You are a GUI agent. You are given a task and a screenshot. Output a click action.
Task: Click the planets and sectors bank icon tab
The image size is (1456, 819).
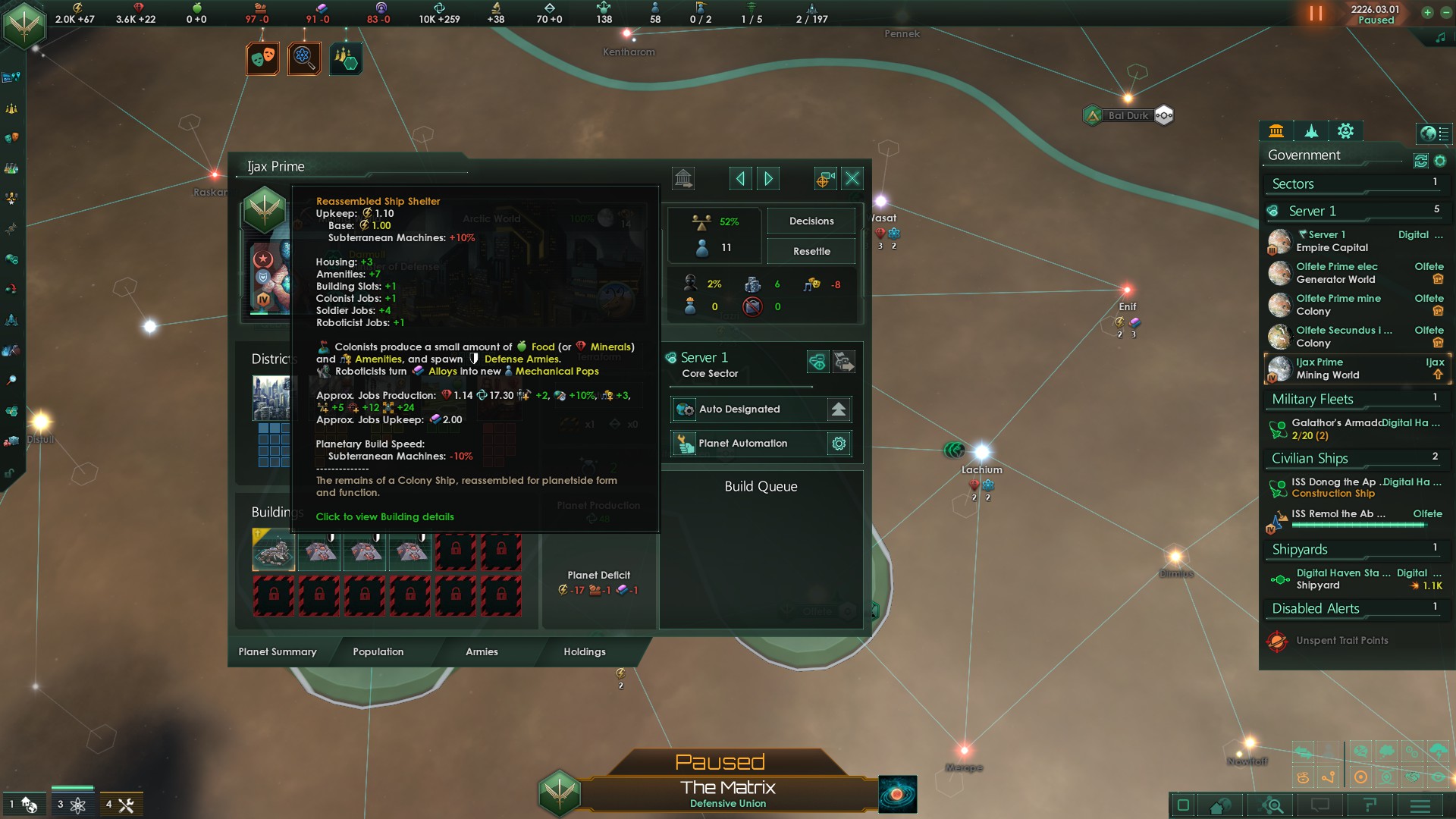pos(1277,132)
